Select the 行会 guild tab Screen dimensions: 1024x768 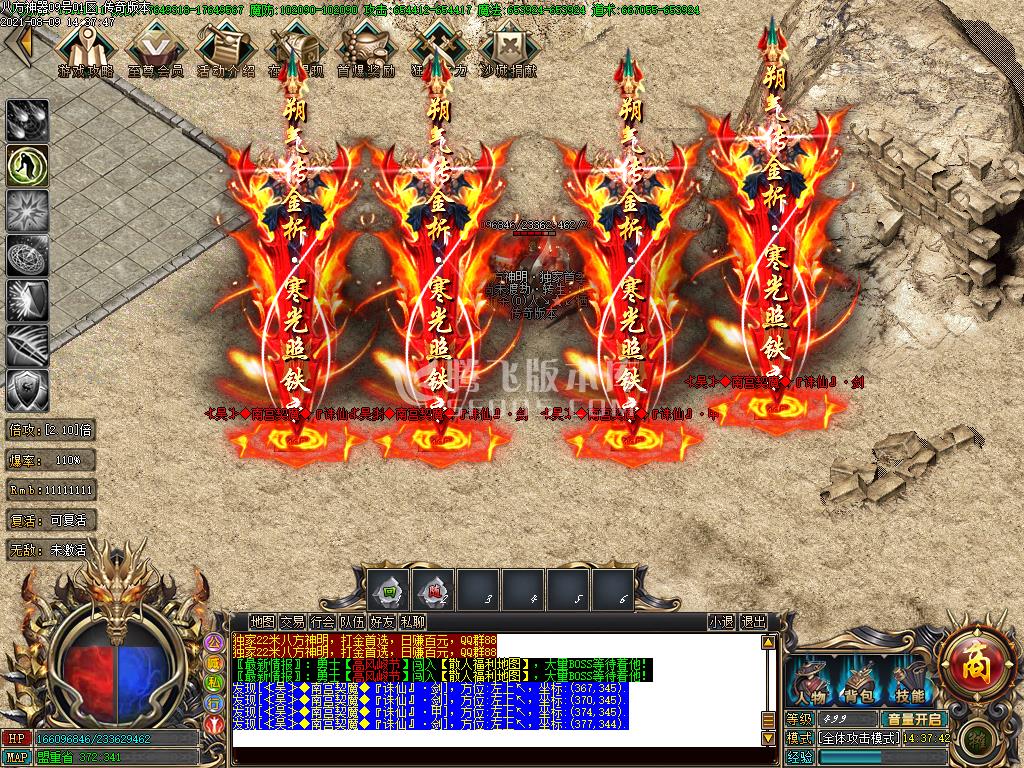322,622
